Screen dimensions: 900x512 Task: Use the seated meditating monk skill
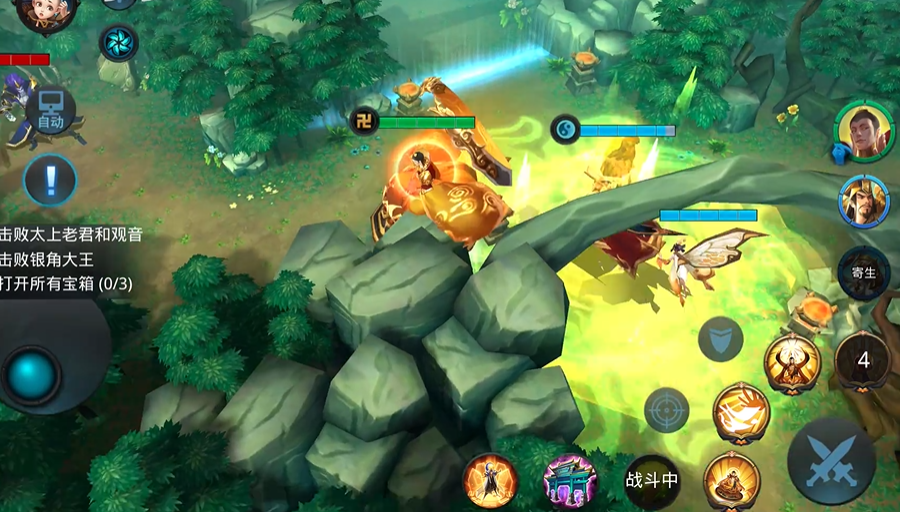point(731,481)
